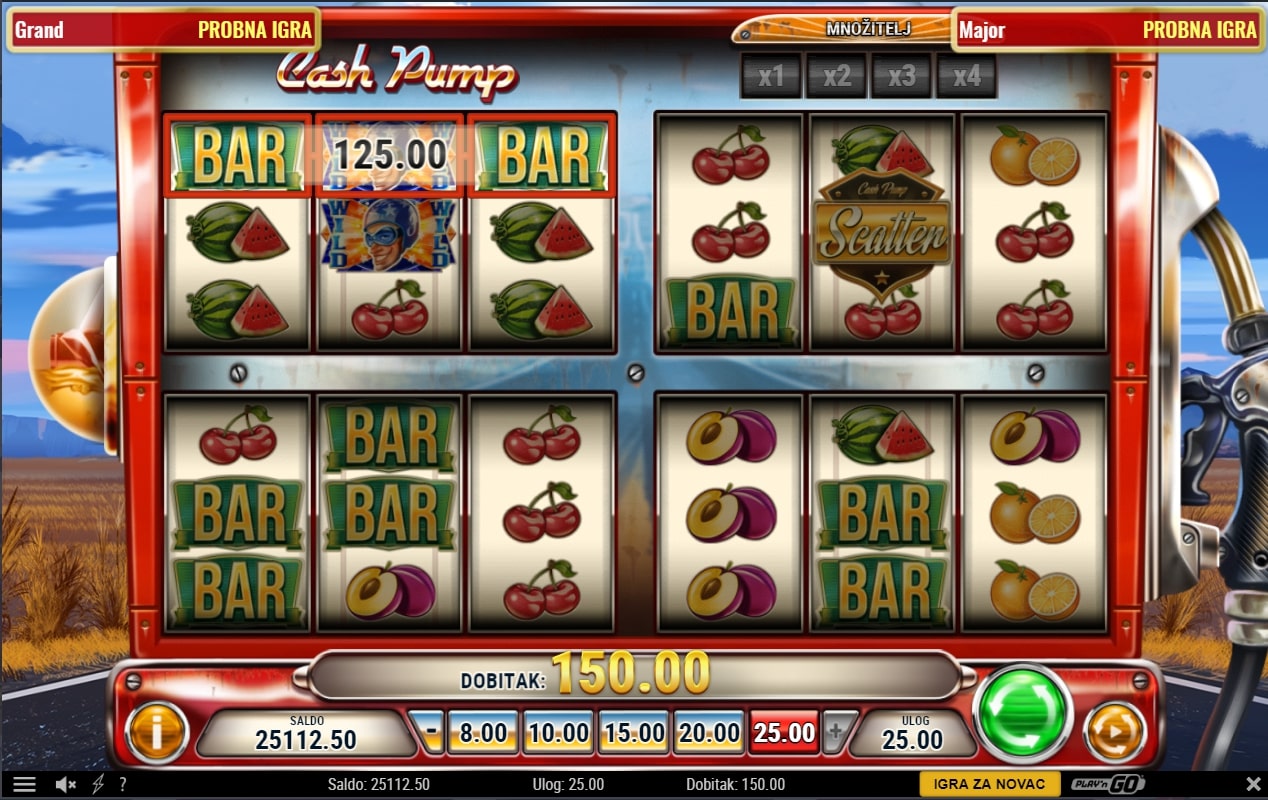
Task: Toggle fast play lightning bolt
Action: tap(98, 785)
